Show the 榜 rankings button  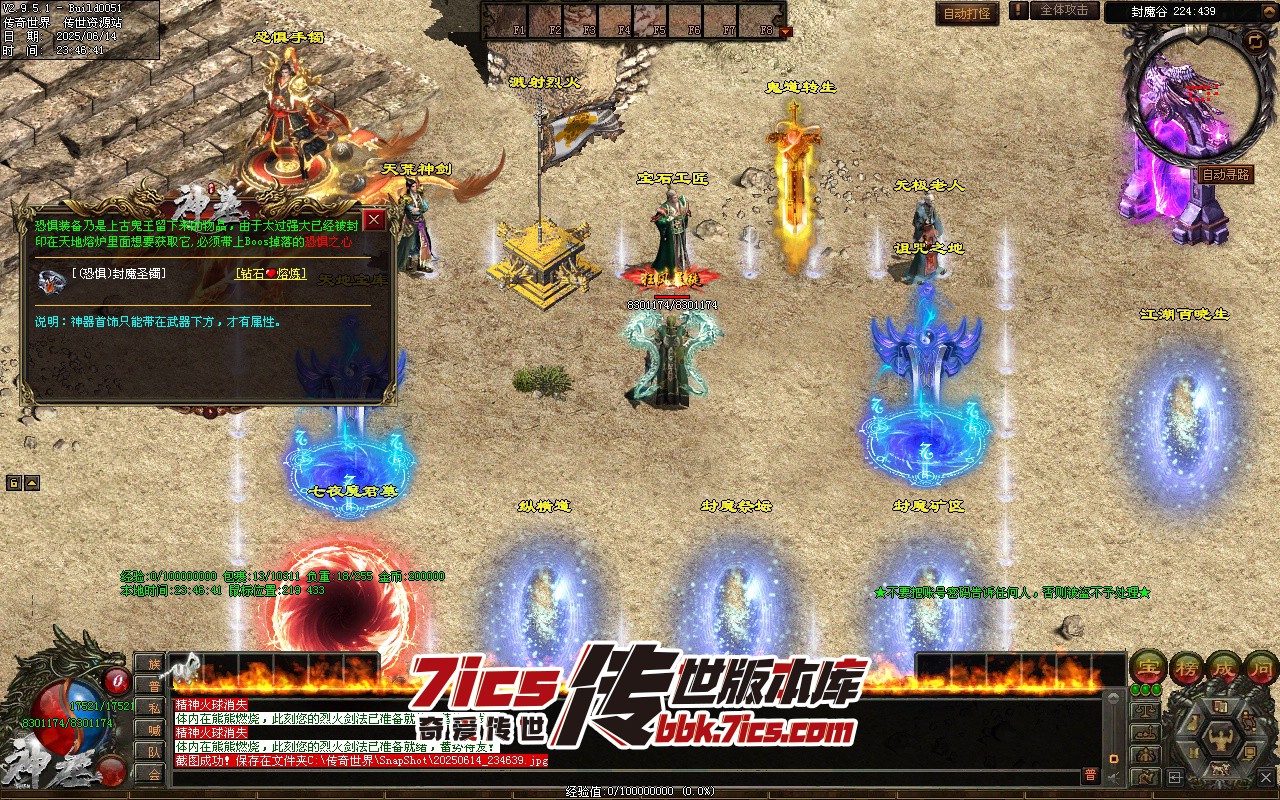click(1186, 667)
